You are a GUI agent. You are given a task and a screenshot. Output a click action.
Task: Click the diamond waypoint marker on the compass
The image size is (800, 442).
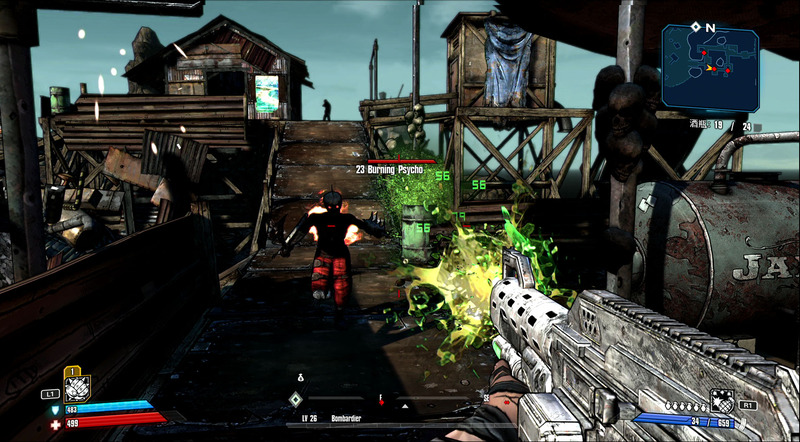pyautogui.click(x=294, y=399)
